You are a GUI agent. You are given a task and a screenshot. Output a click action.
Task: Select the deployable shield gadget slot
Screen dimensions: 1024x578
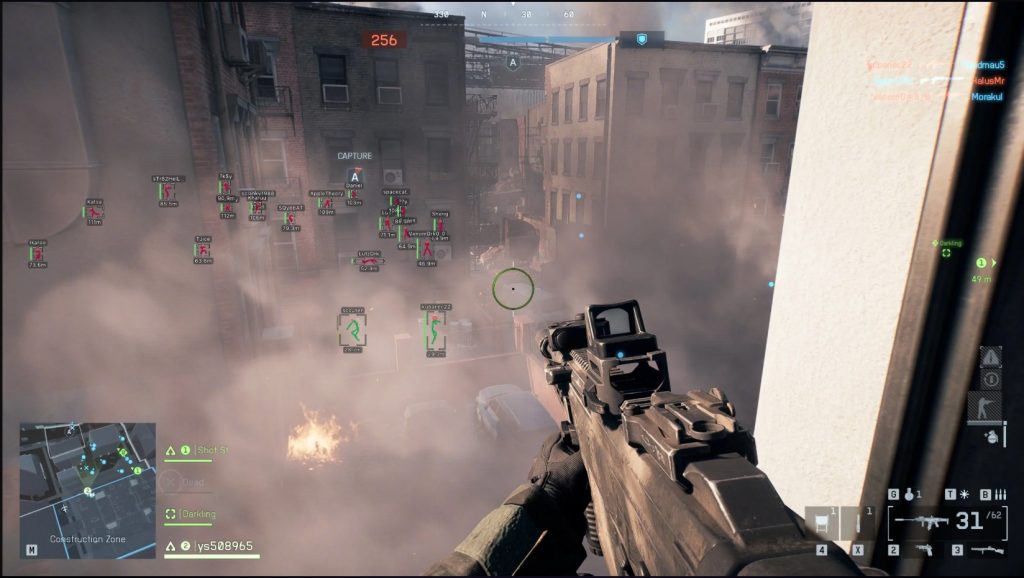coord(821,523)
